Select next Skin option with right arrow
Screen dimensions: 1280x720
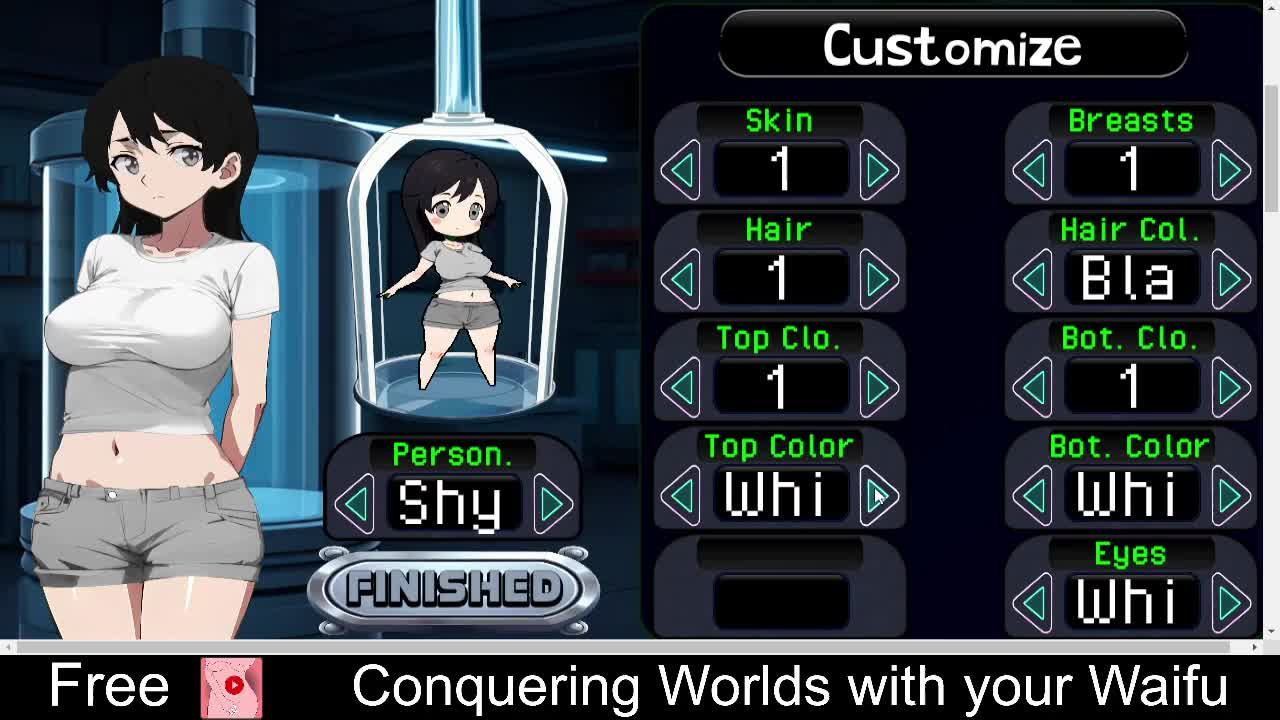(878, 170)
